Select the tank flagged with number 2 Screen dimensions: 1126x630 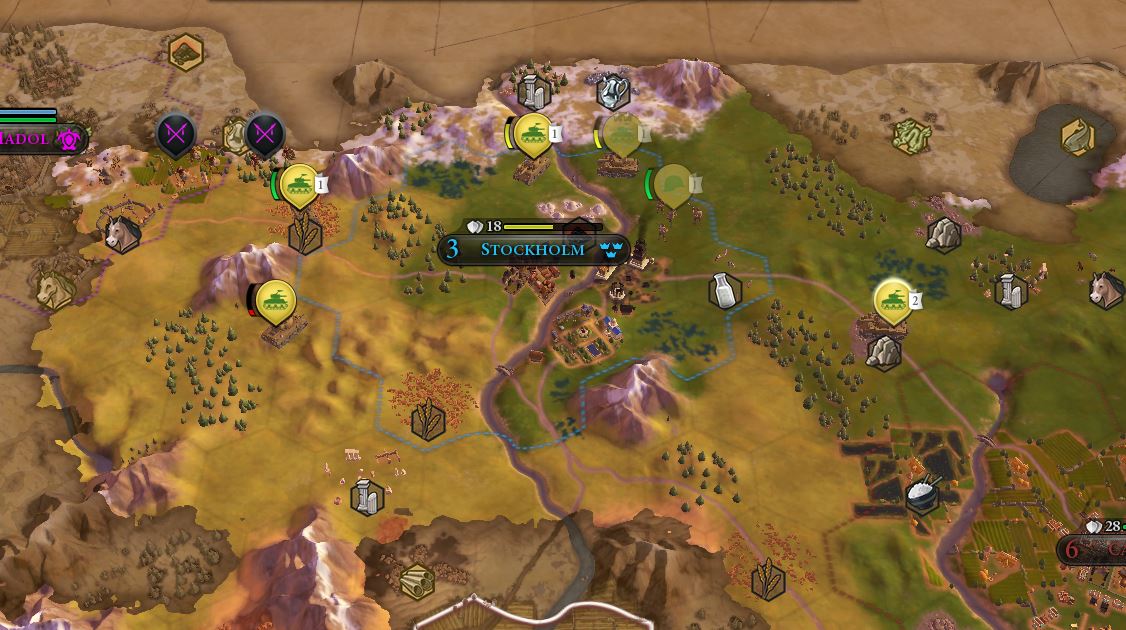coord(892,300)
